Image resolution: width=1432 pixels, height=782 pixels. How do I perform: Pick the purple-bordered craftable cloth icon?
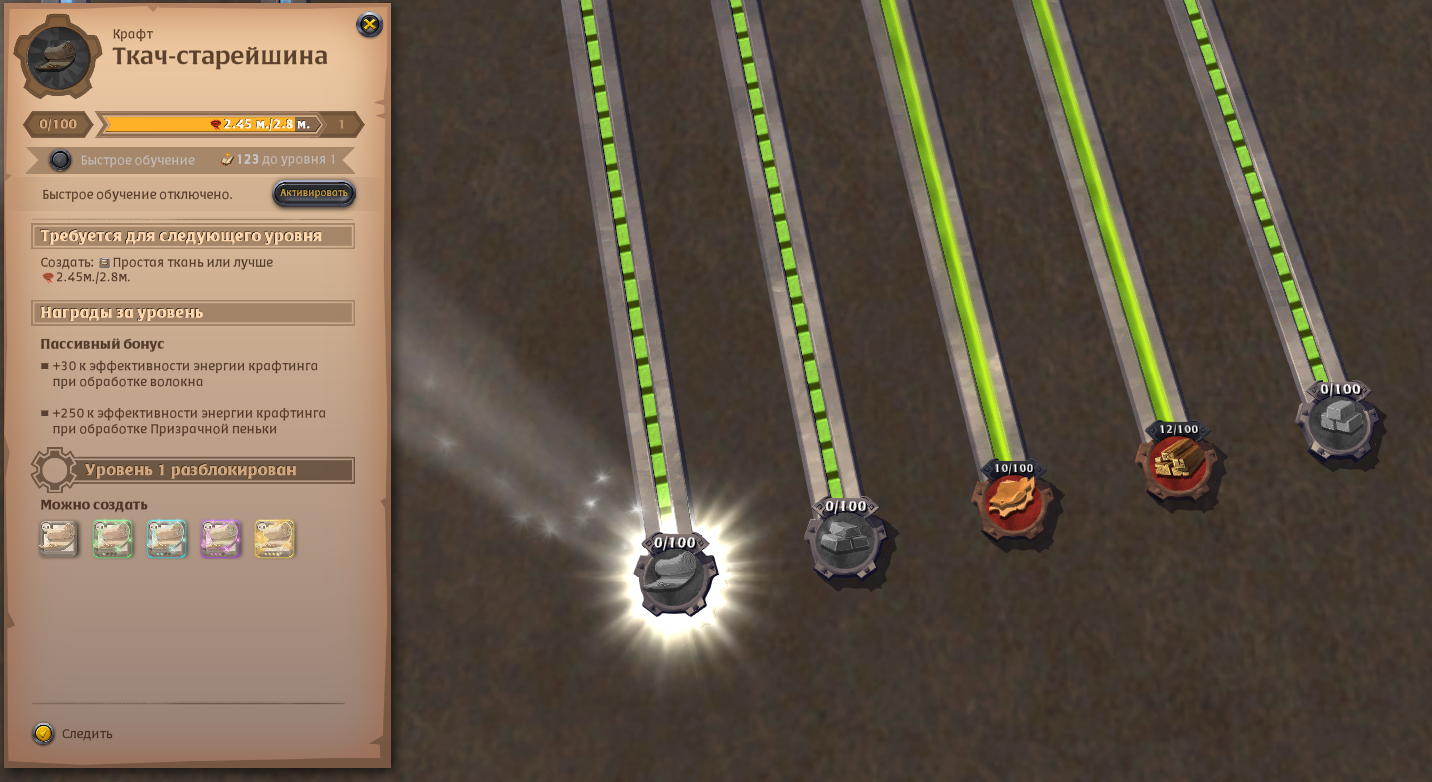tap(220, 538)
